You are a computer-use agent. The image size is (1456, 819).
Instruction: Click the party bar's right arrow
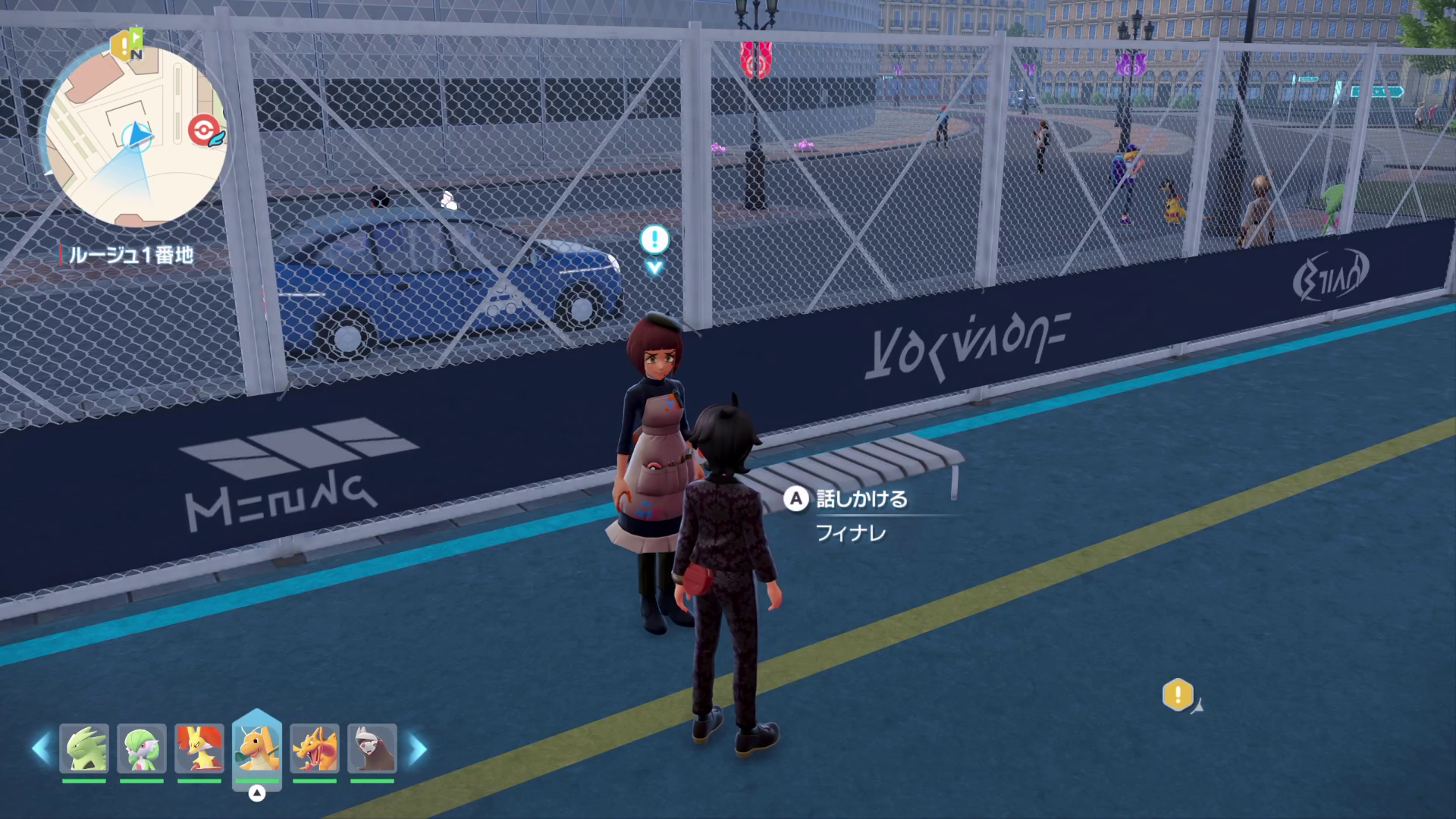418,749
